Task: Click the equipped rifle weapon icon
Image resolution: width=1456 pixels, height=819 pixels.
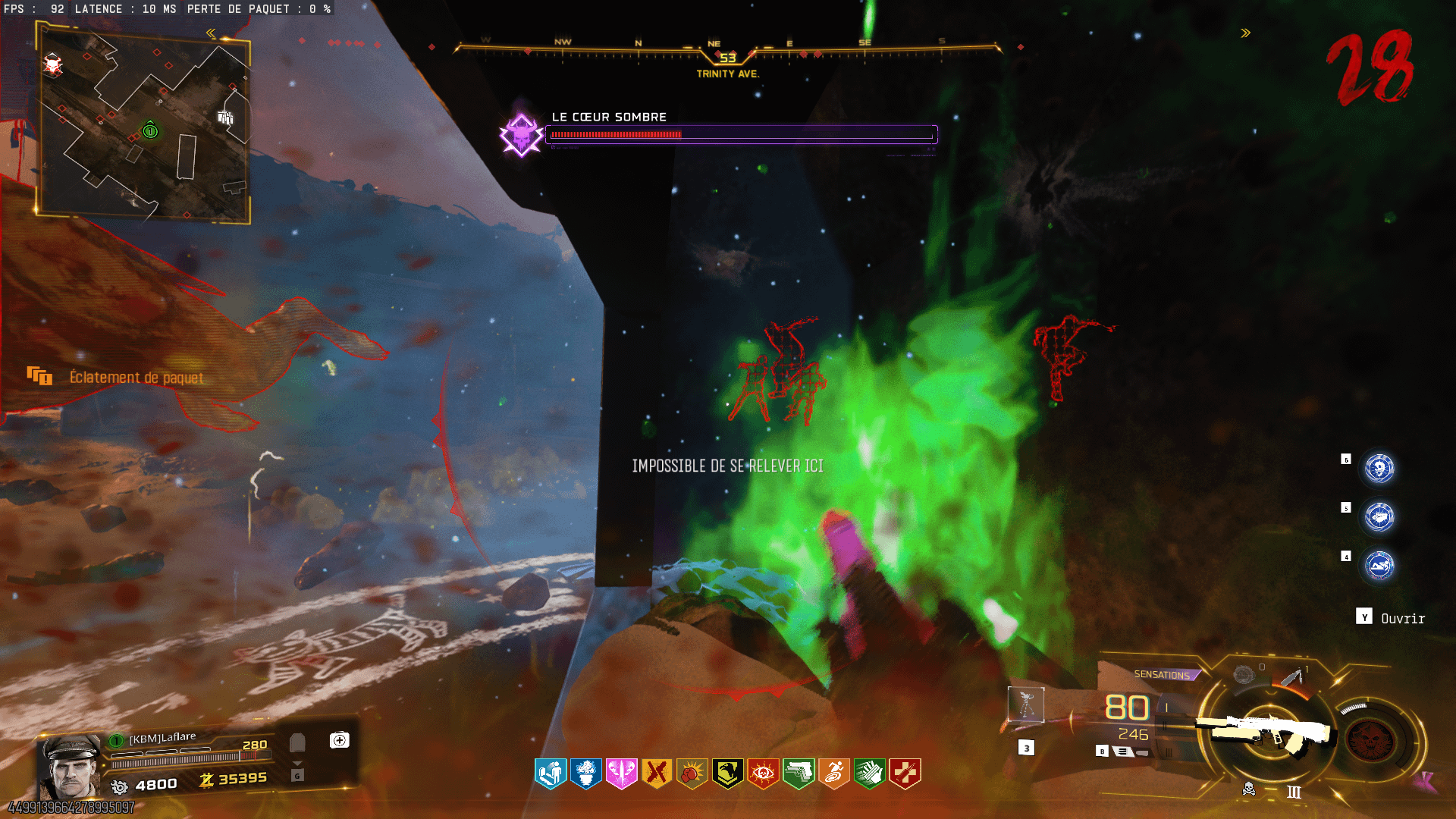Action: 1265,732
